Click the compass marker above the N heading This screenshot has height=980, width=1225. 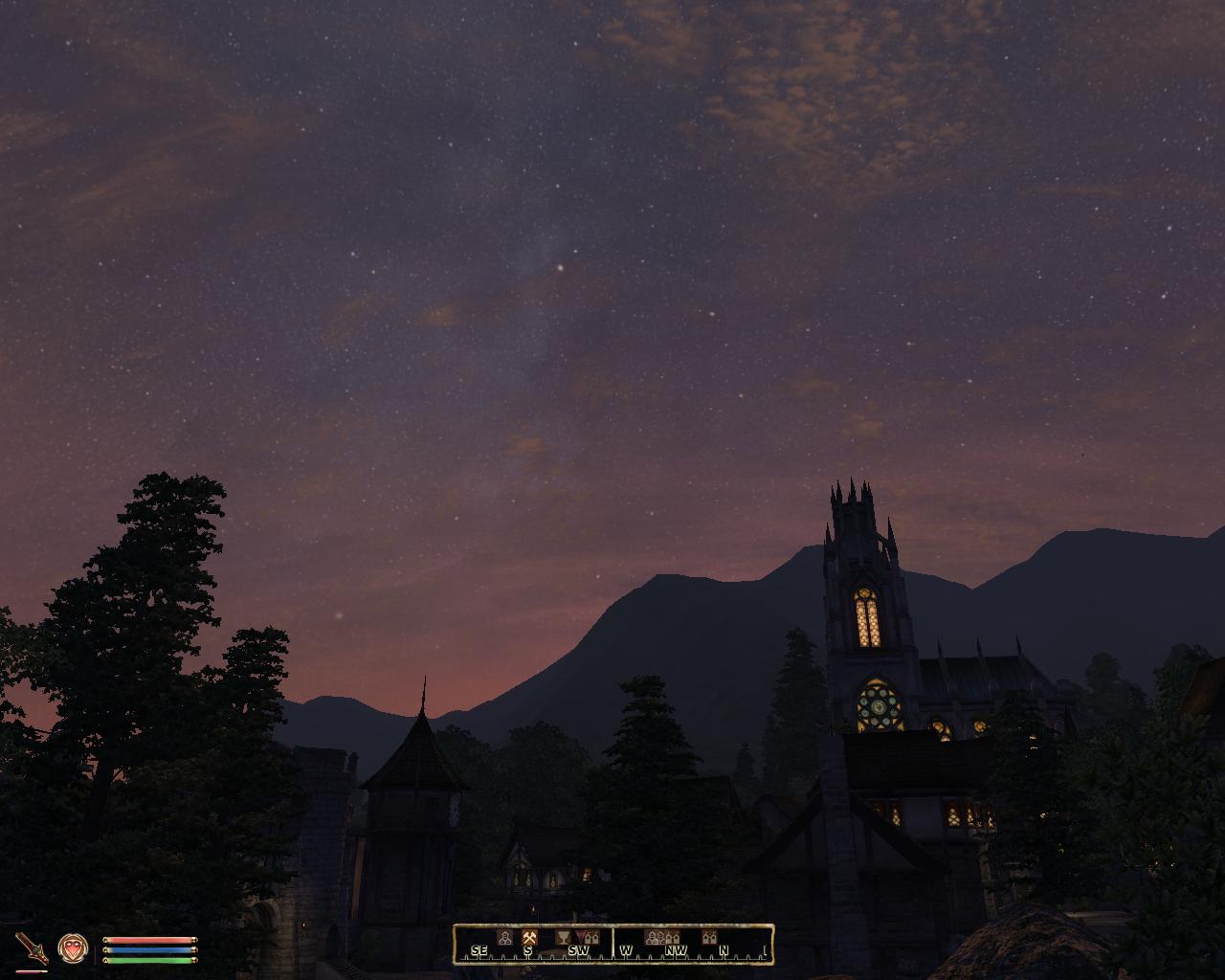click(x=709, y=937)
